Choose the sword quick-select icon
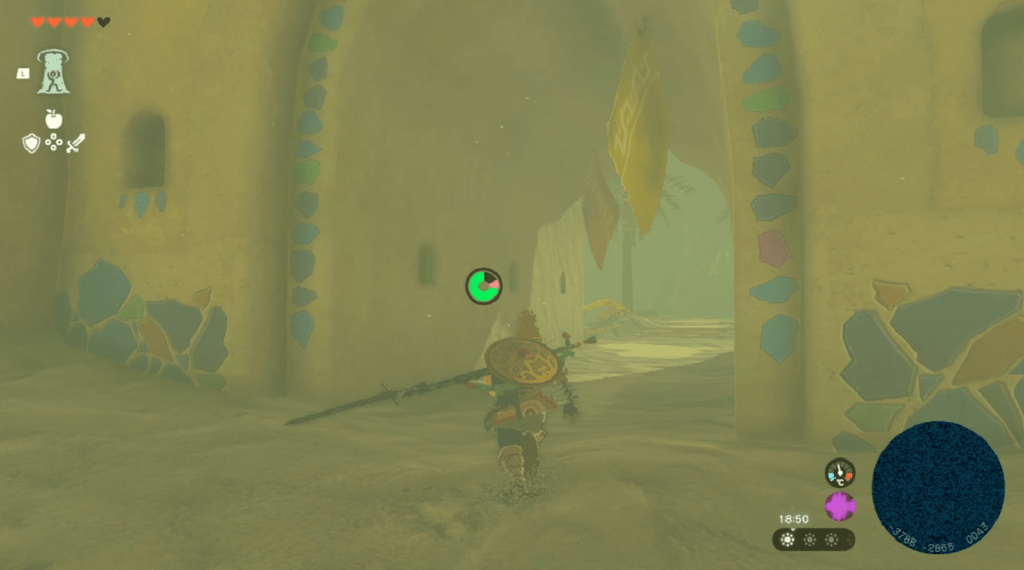The width and height of the screenshot is (1024, 570). click(76, 143)
